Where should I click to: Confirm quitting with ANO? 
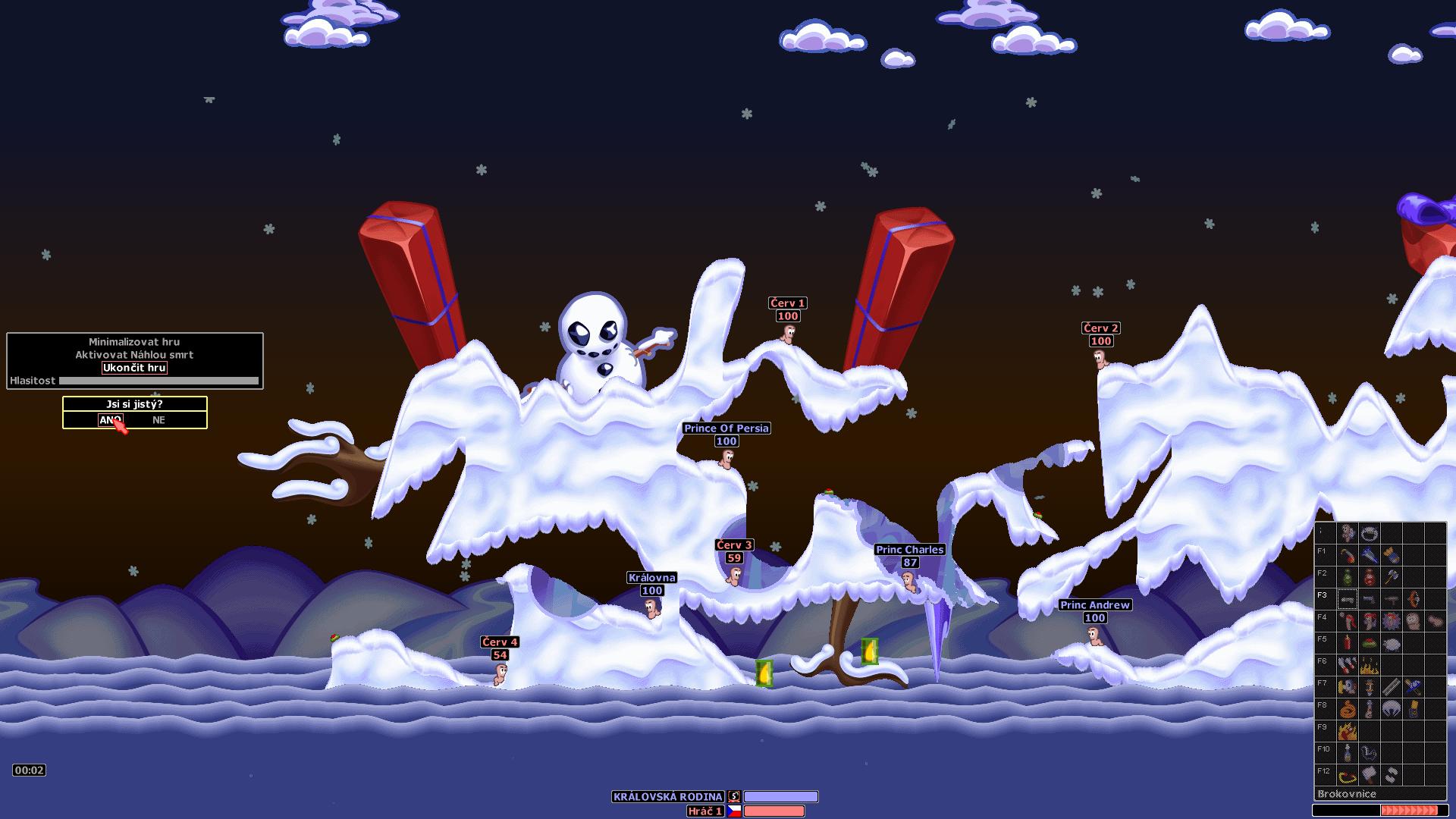coord(111,420)
